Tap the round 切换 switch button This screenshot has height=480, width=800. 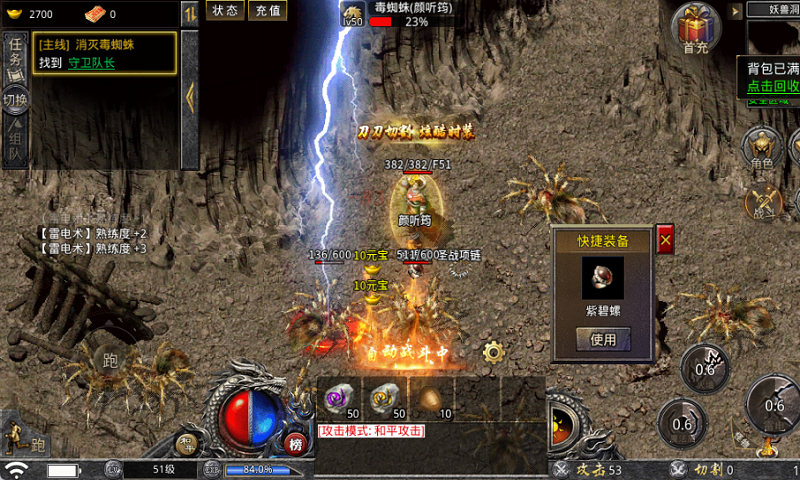click(x=15, y=100)
